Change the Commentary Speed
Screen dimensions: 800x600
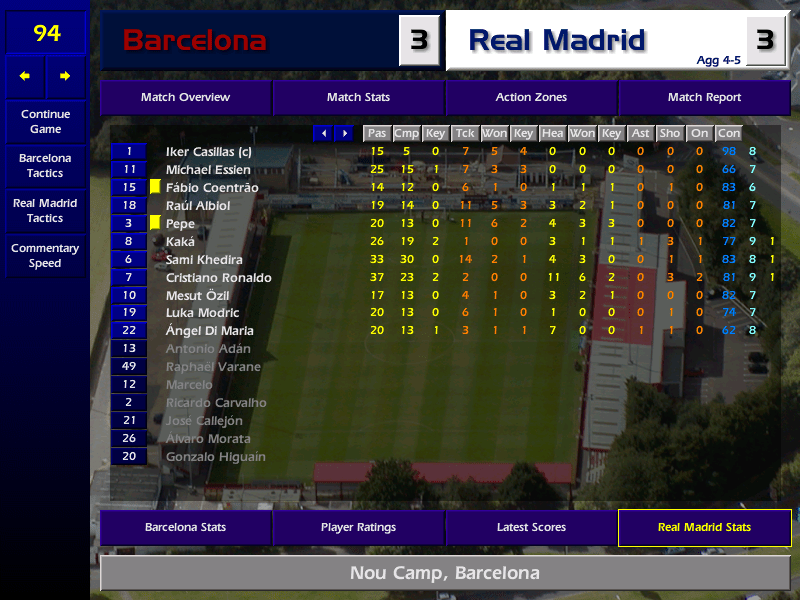[x=45, y=256]
